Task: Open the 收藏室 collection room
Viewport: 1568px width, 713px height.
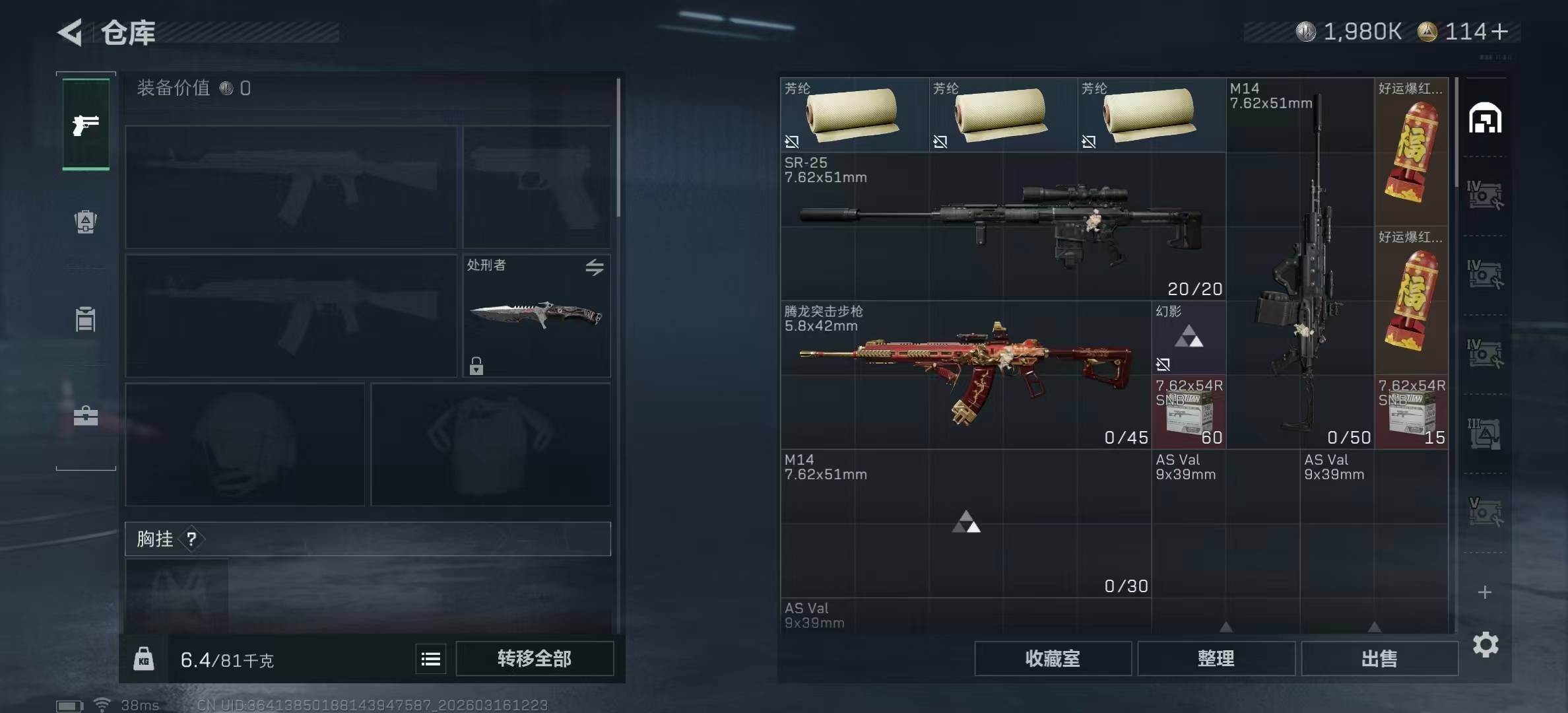Action: (x=1053, y=658)
